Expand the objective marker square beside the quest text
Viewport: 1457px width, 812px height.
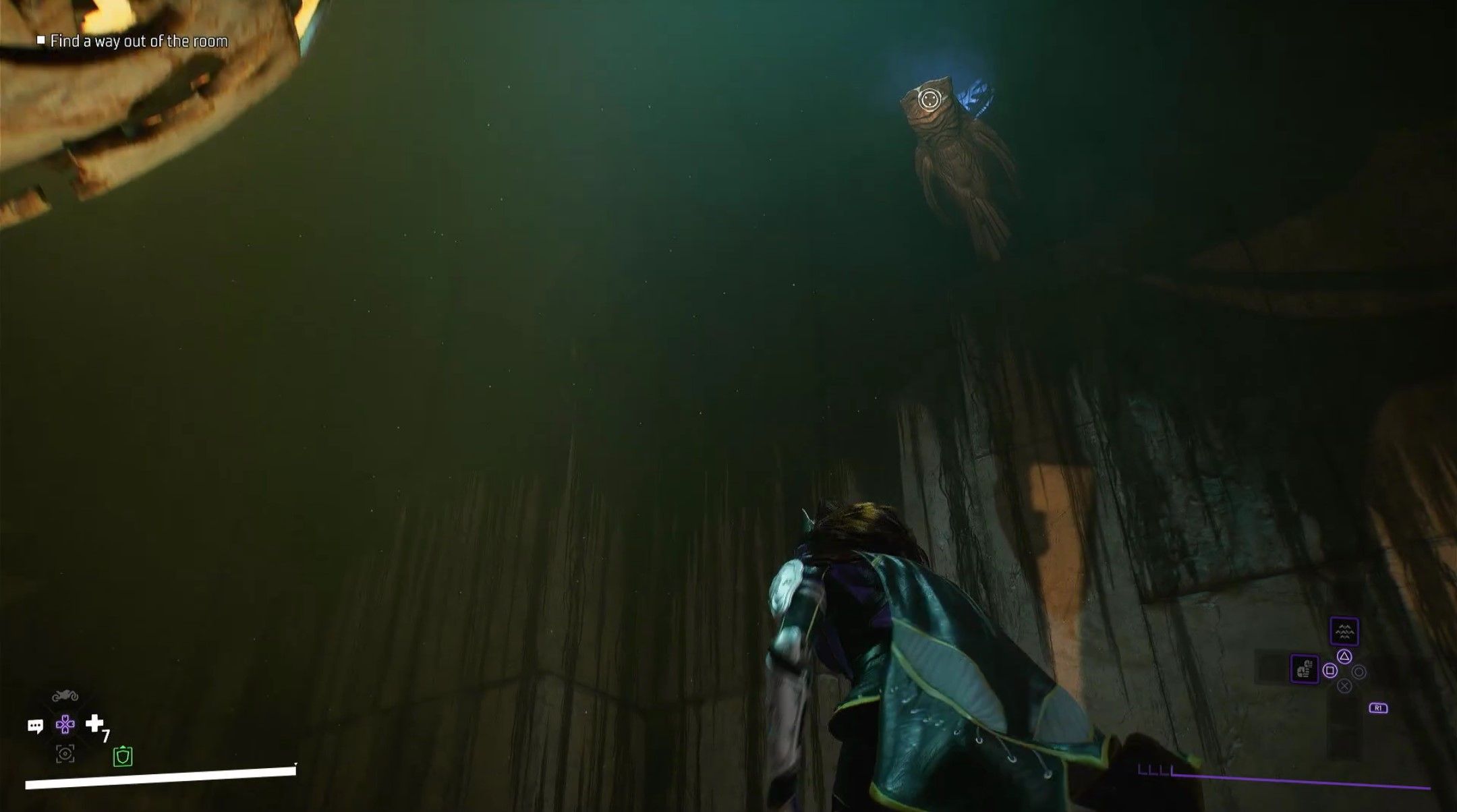tap(42, 41)
